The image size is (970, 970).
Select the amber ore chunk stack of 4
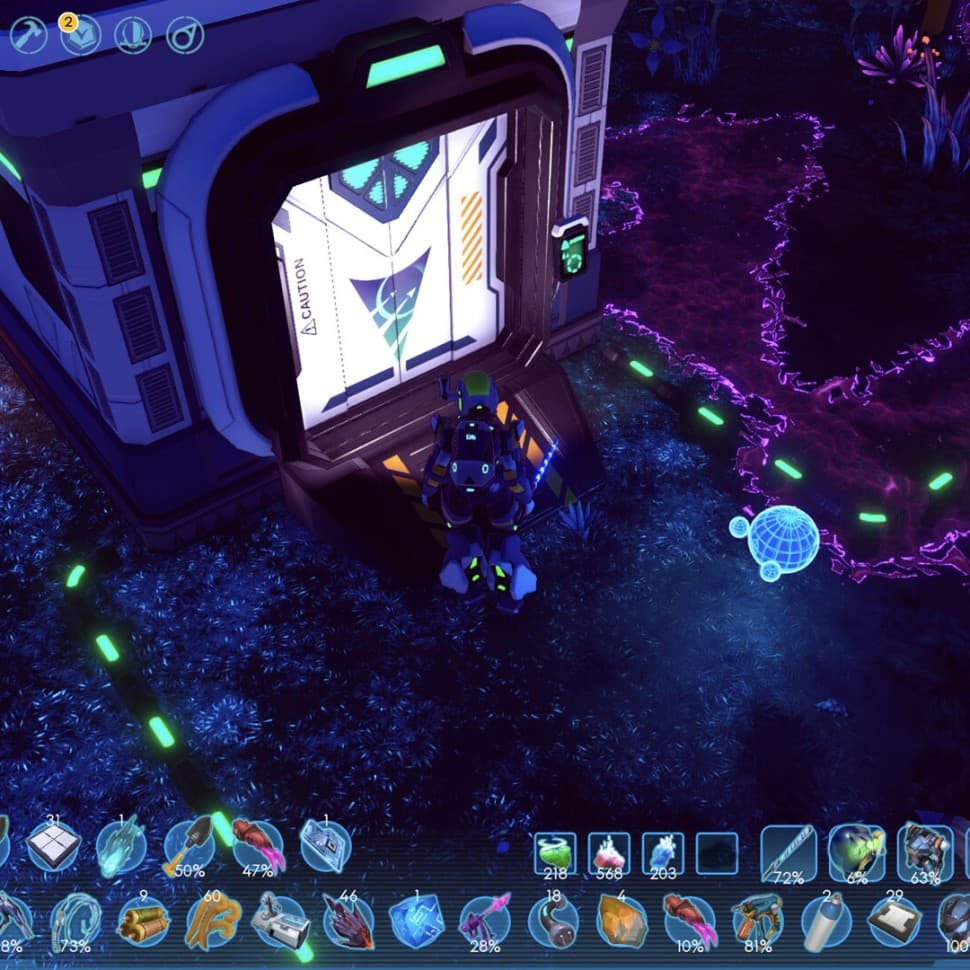coord(622,920)
